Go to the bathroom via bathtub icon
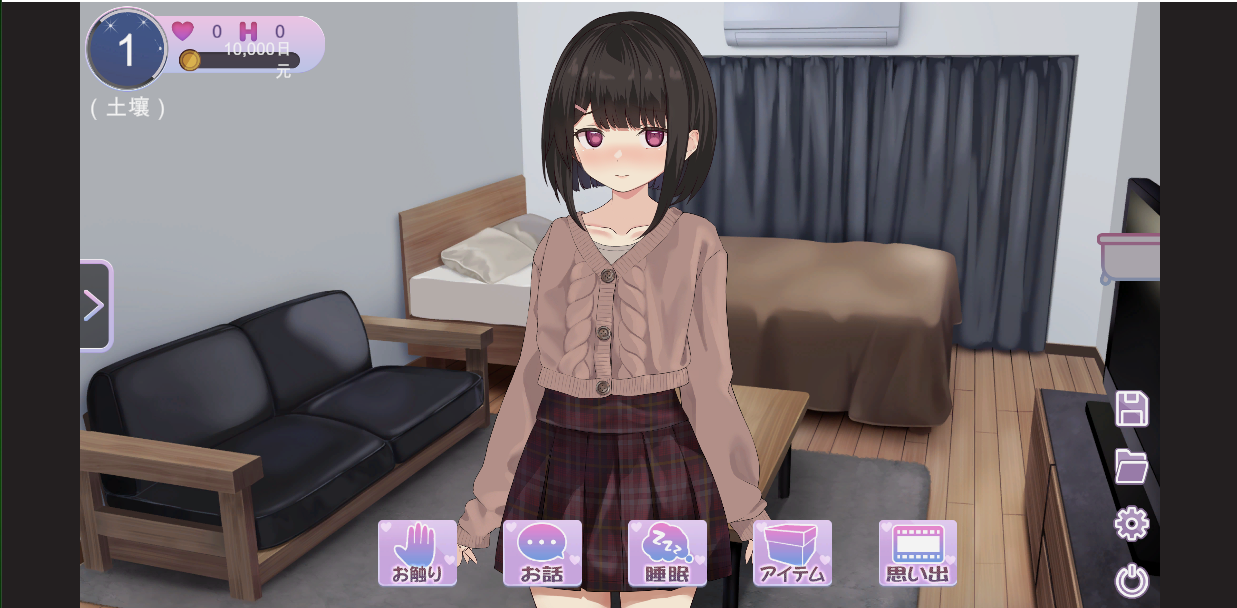 (x=1130, y=257)
